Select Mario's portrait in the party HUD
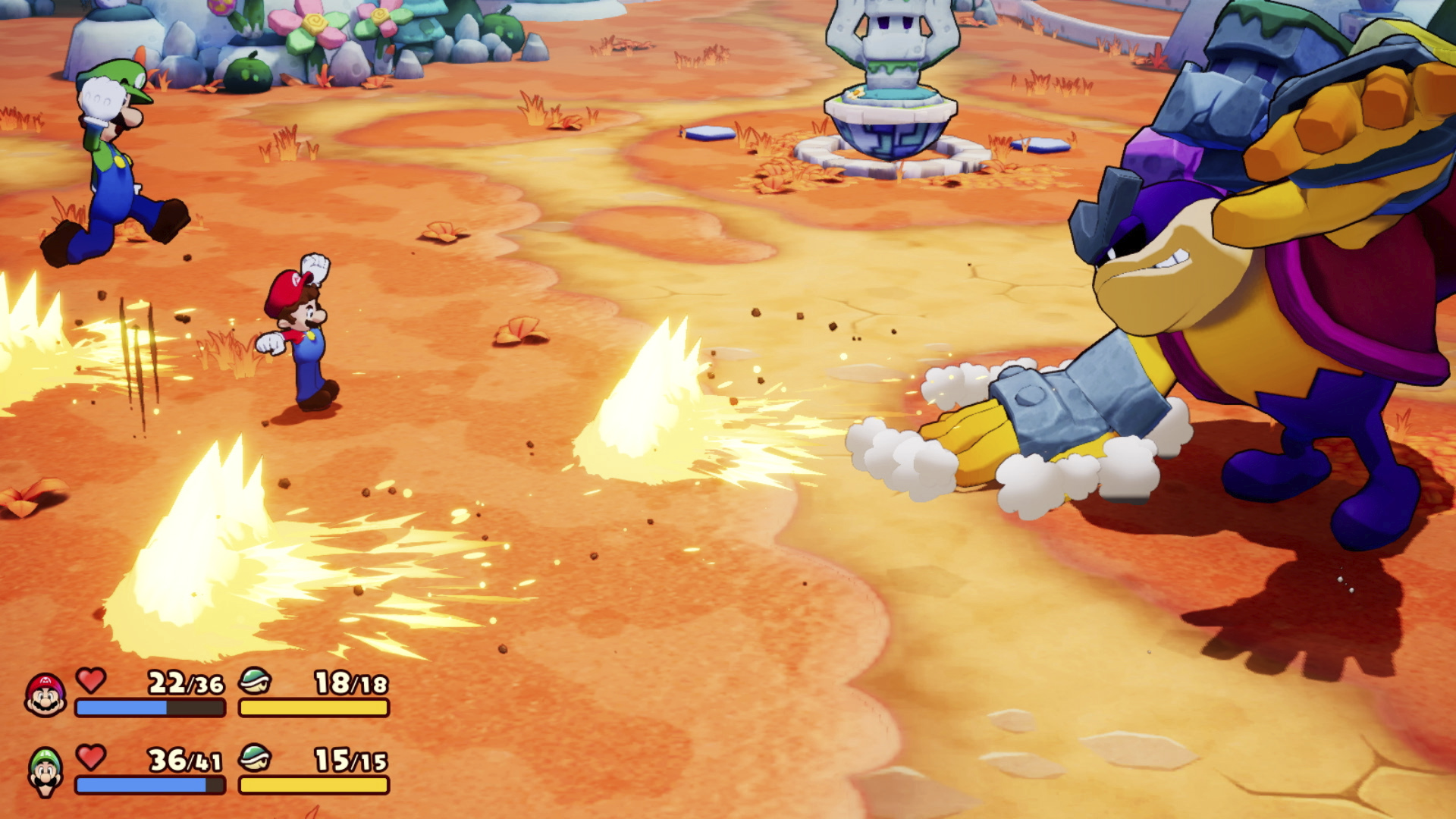The width and height of the screenshot is (1456, 819). pos(45,695)
